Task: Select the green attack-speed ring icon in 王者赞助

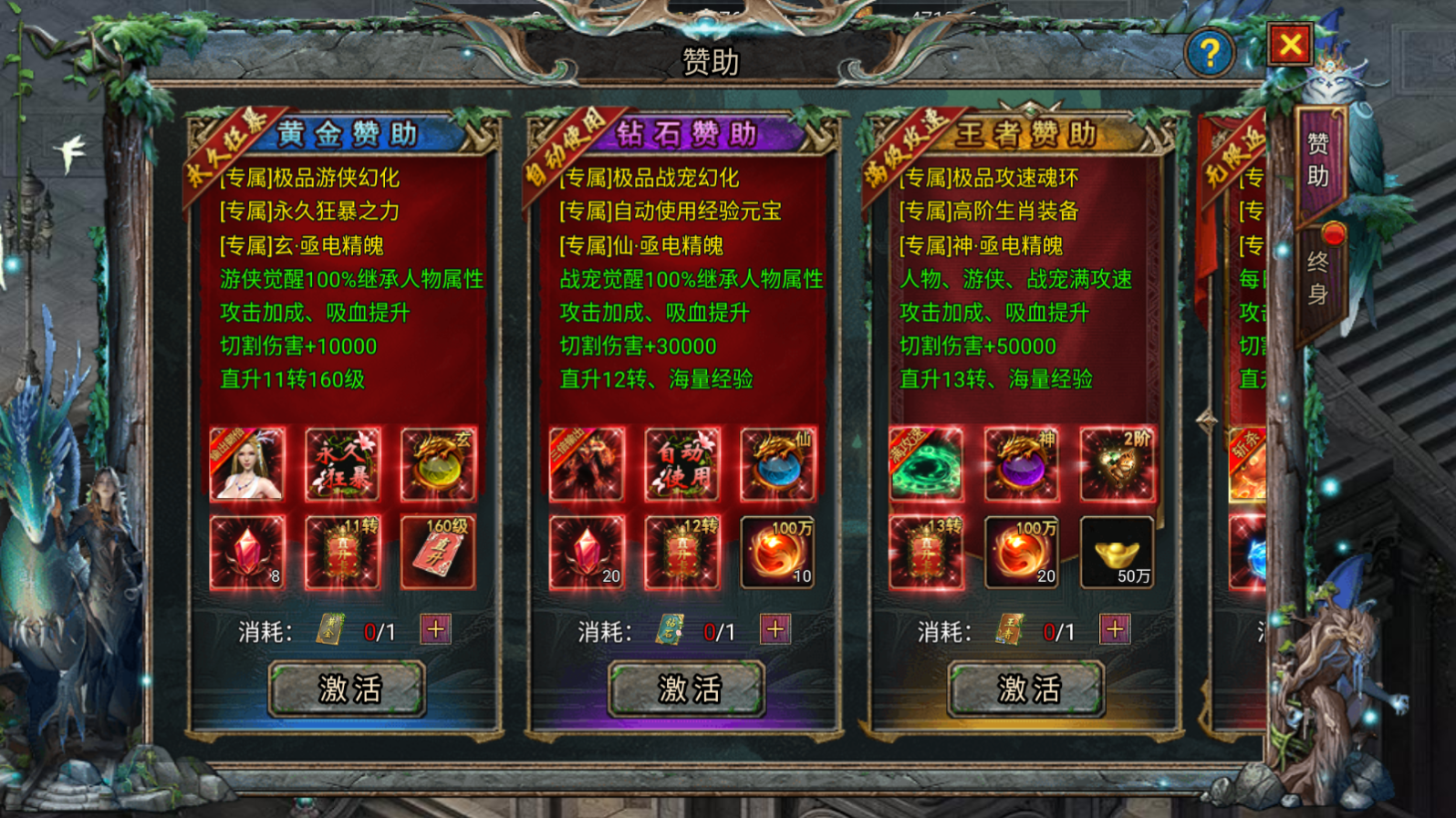Action: coord(927,465)
